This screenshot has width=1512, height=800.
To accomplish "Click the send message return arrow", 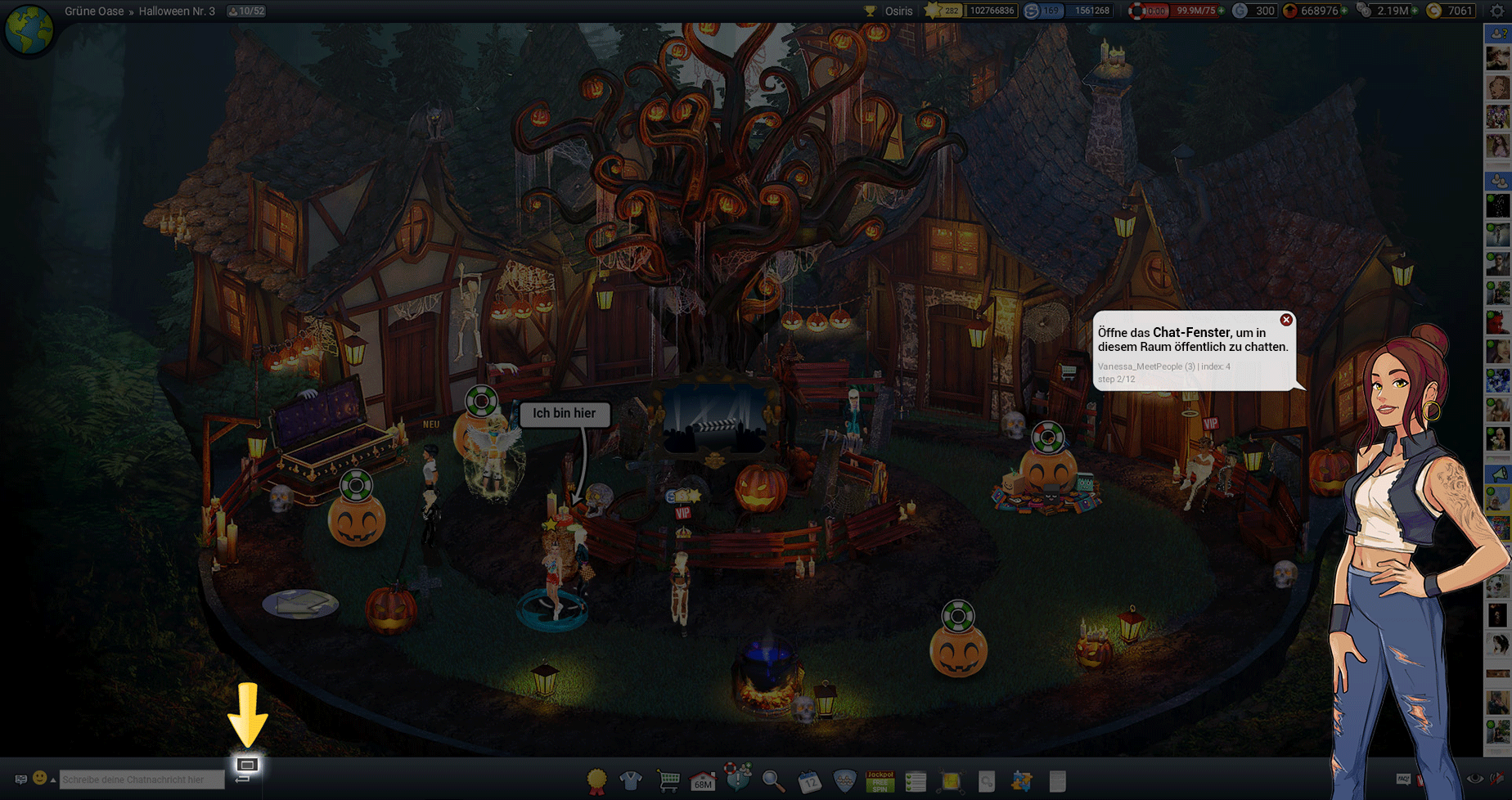I will [x=242, y=780].
